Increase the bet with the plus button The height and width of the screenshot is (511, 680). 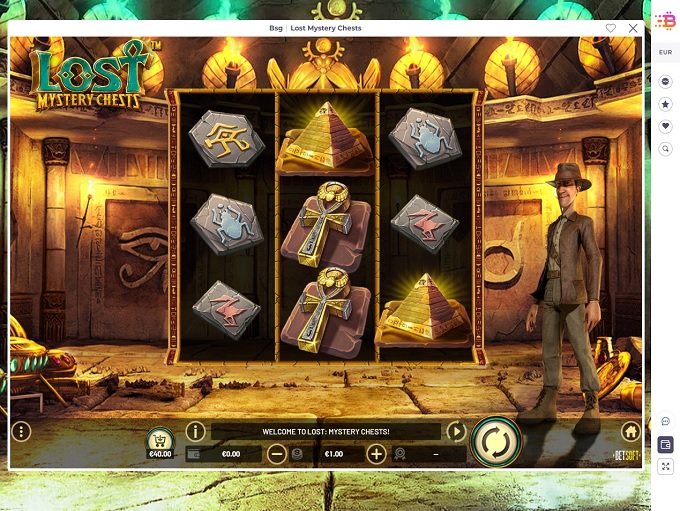[x=376, y=454]
